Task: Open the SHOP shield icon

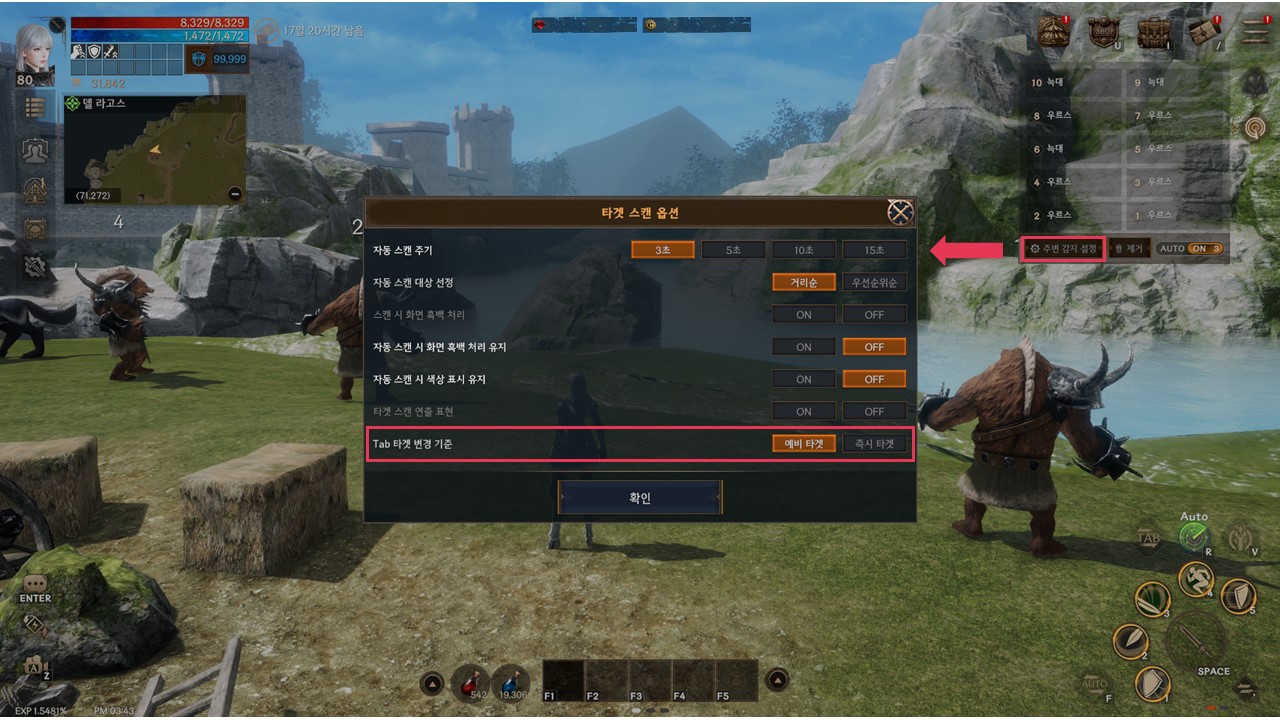Action: click(1104, 33)
